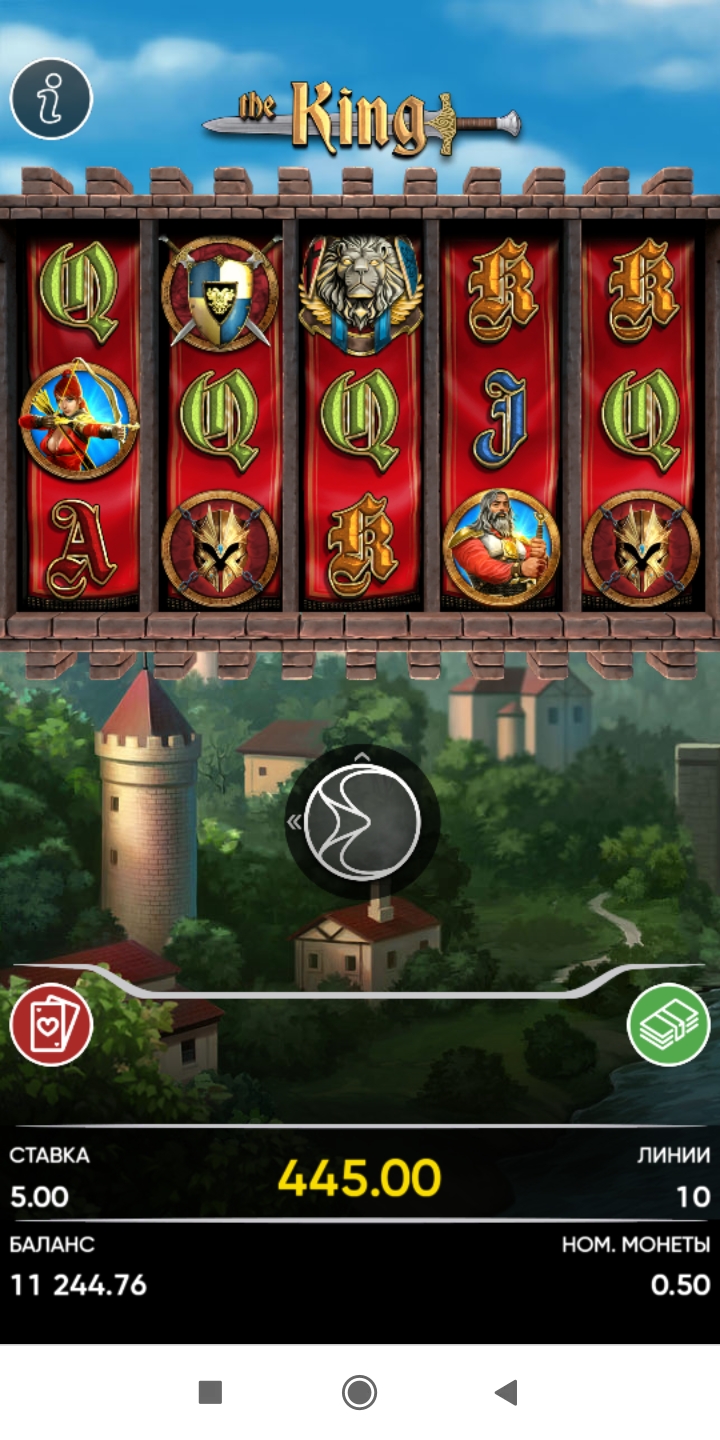This screenshot has width=720, height=1440.
Task: Tap the green cash stack button
Action: 668,1025
